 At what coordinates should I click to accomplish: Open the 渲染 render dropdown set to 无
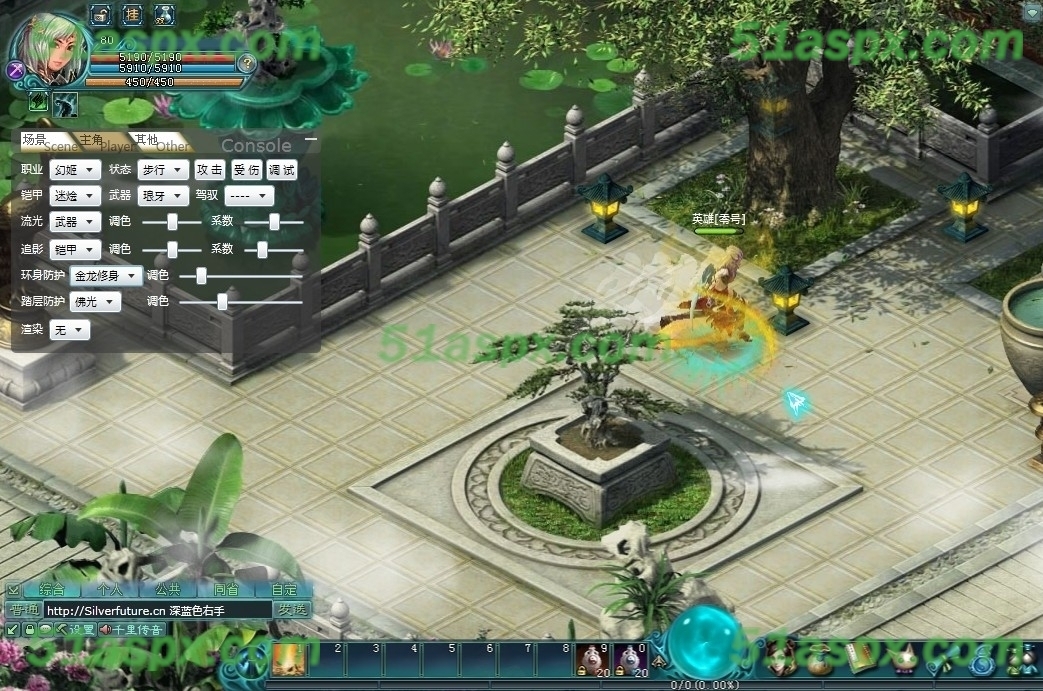(x=70, y=329)
